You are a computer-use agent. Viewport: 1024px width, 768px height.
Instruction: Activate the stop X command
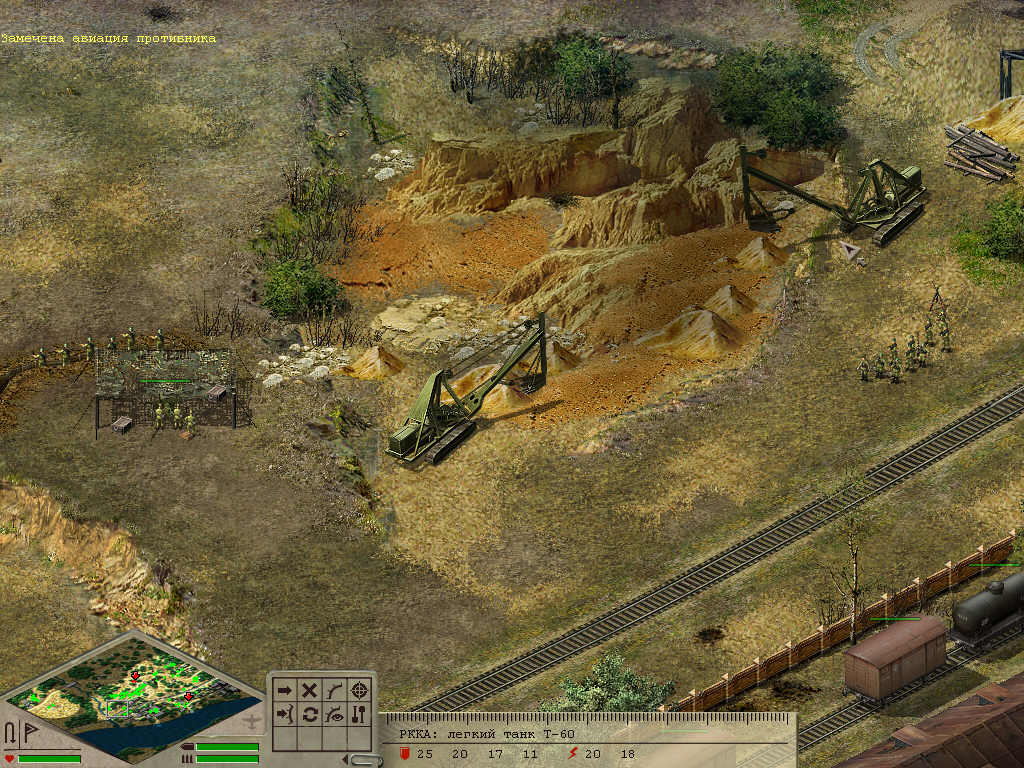point(310,690)
